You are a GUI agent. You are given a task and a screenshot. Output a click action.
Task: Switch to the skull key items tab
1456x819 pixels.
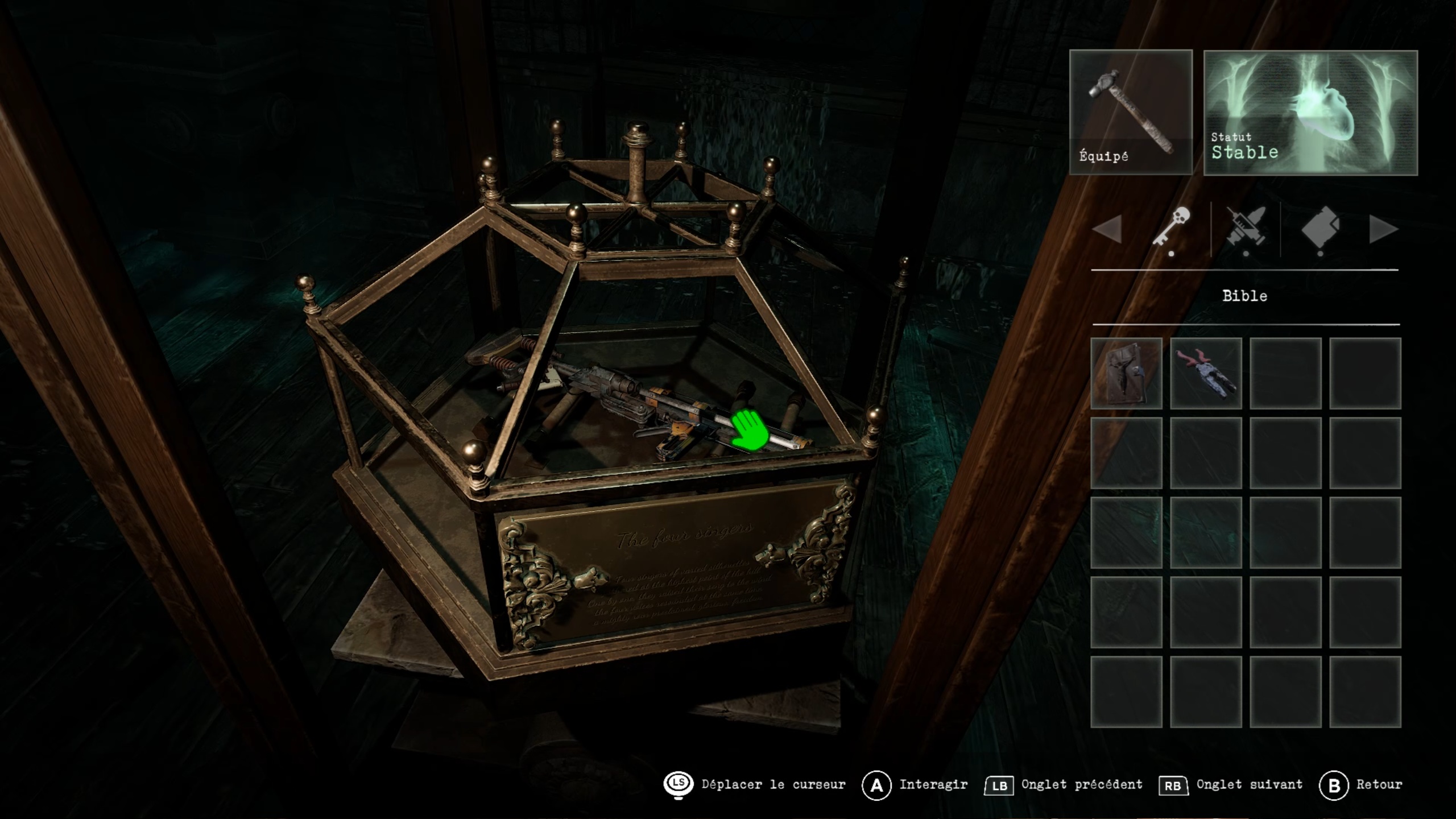(1172, 229)
